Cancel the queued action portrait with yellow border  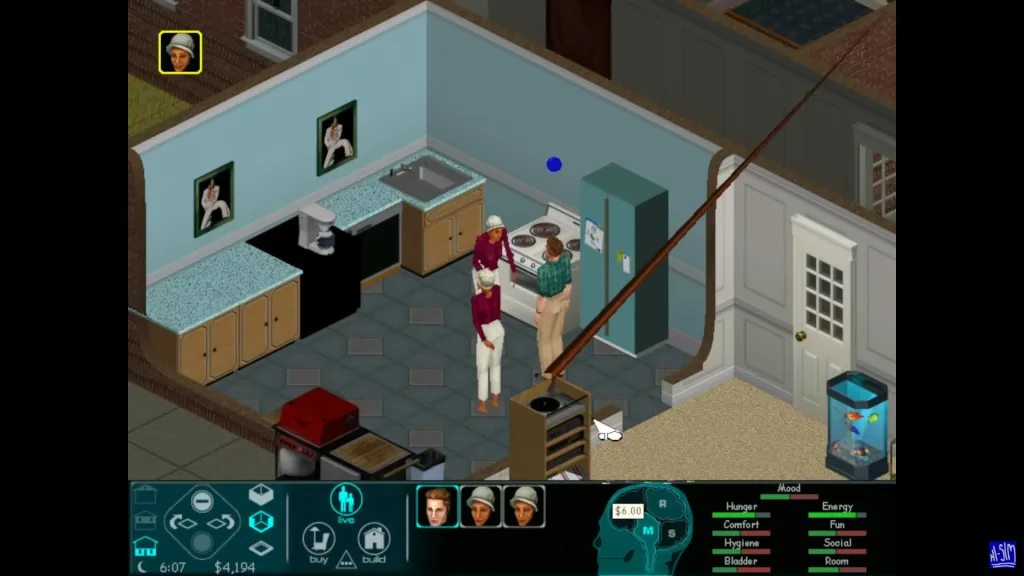180,52
